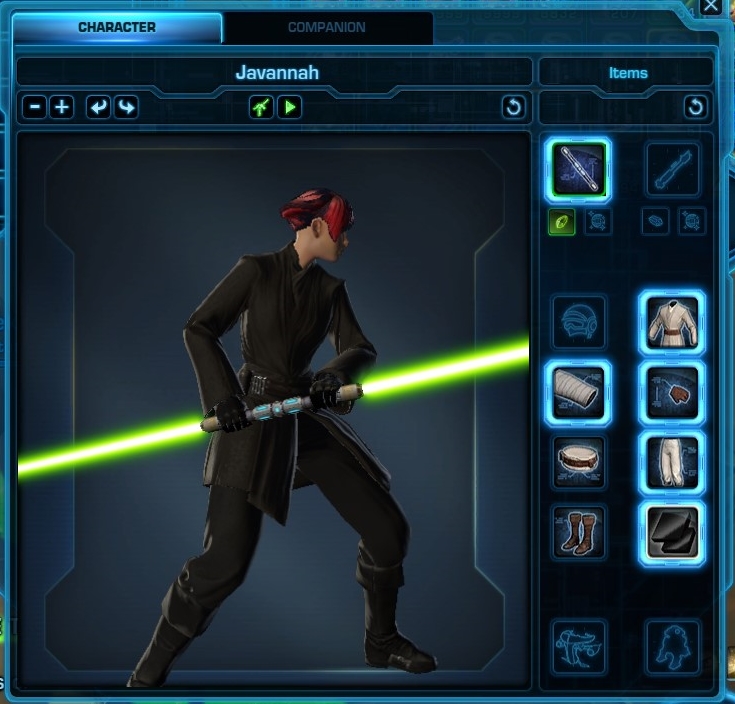This screenshot has width=735, height=704.
Task: Pick the white pants slot
Action: (x=671, y=462)
